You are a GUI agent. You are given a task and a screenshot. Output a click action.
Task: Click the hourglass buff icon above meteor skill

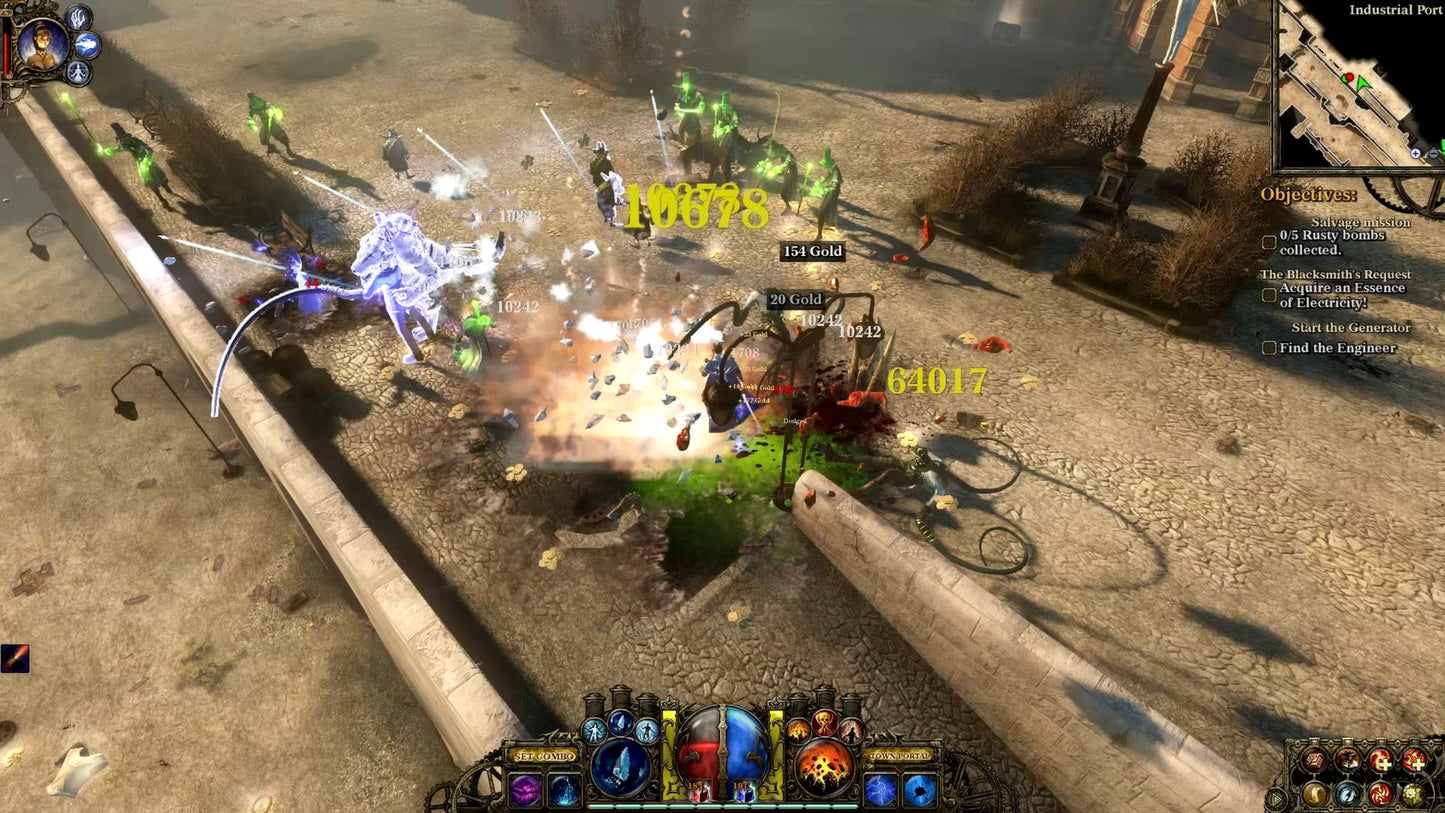pyautogui.click(x=823, y=723)
